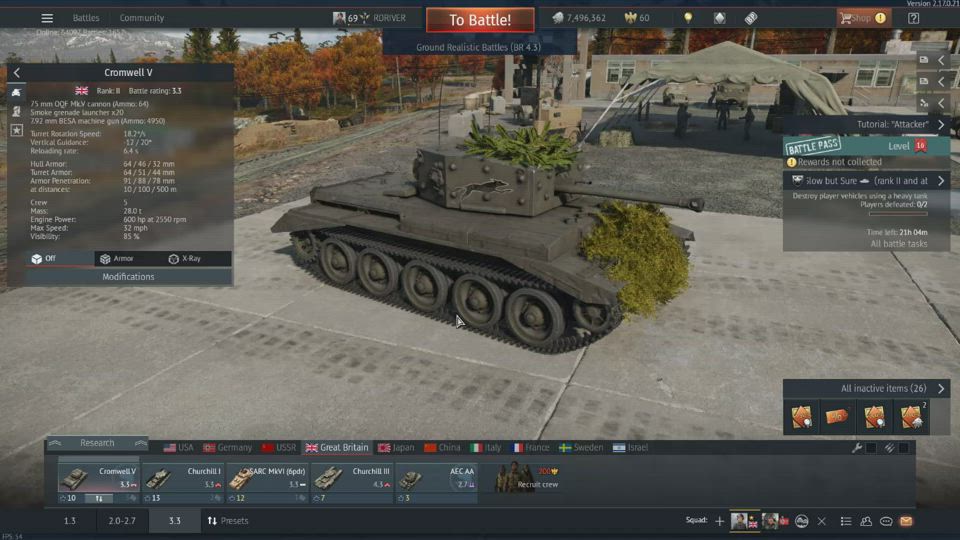Open the Community menu

(141, 18)
